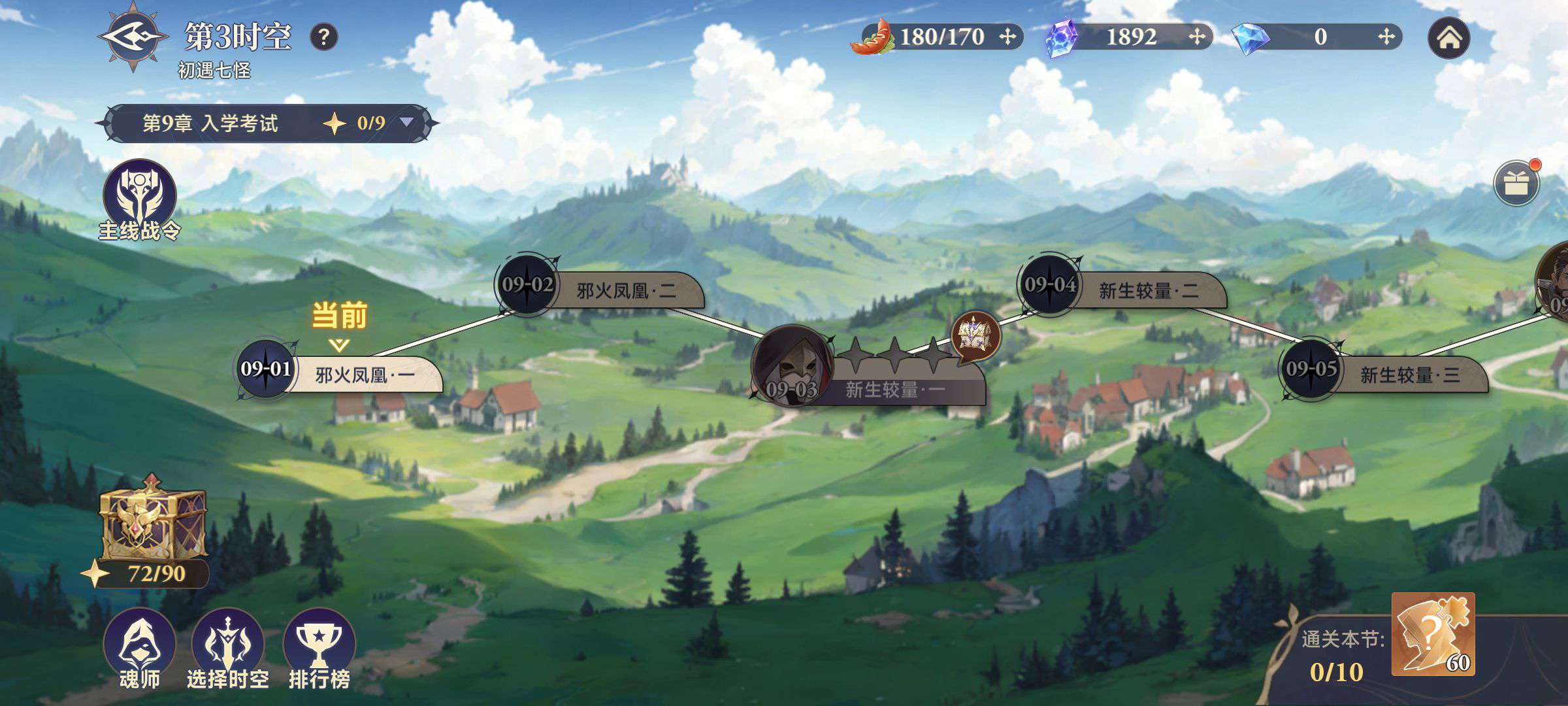View the 通关本节 puzzle piece reward

tap(1432, 634)
